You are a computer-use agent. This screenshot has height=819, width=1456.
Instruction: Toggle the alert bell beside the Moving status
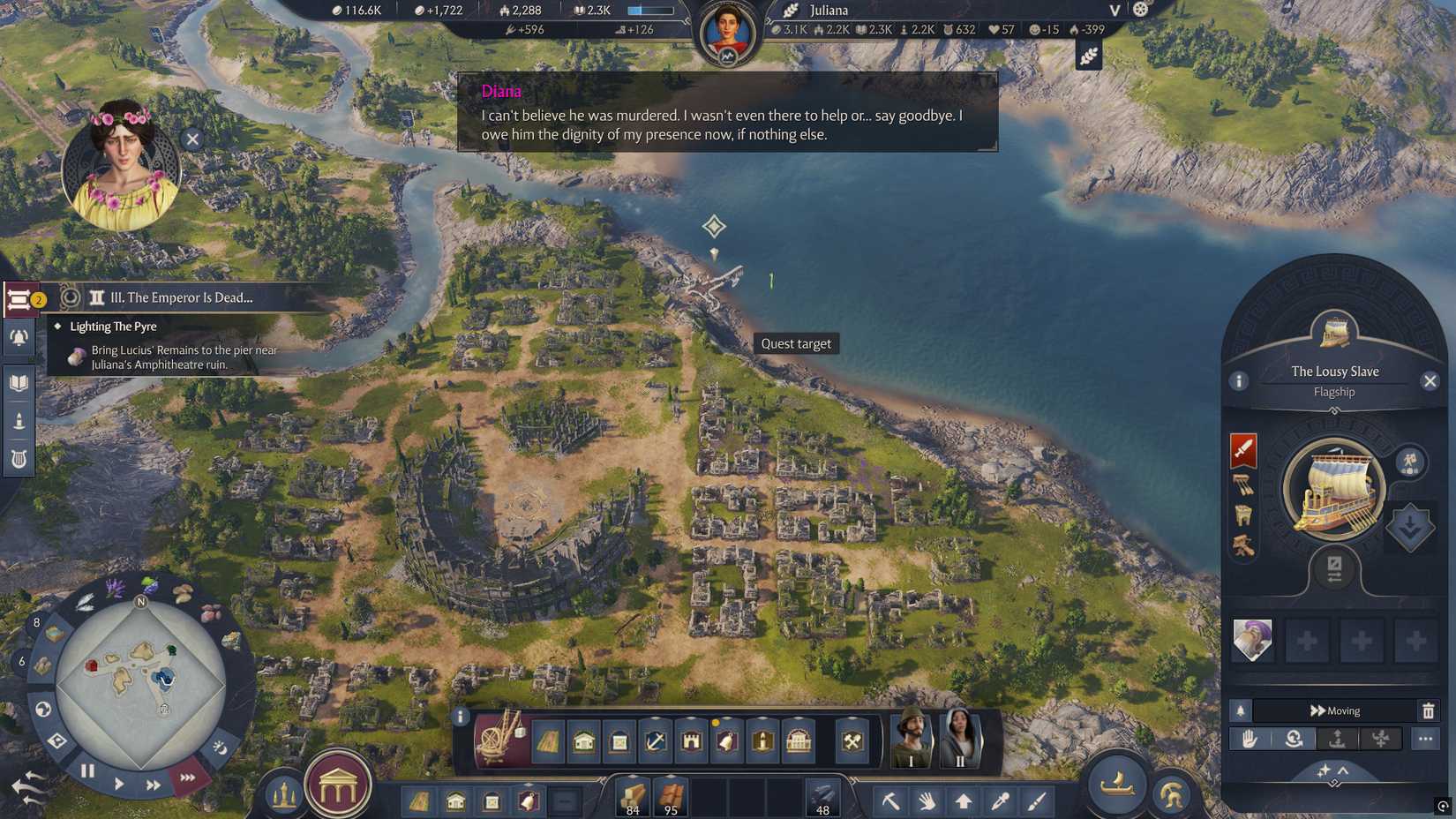pos(1242,710)
